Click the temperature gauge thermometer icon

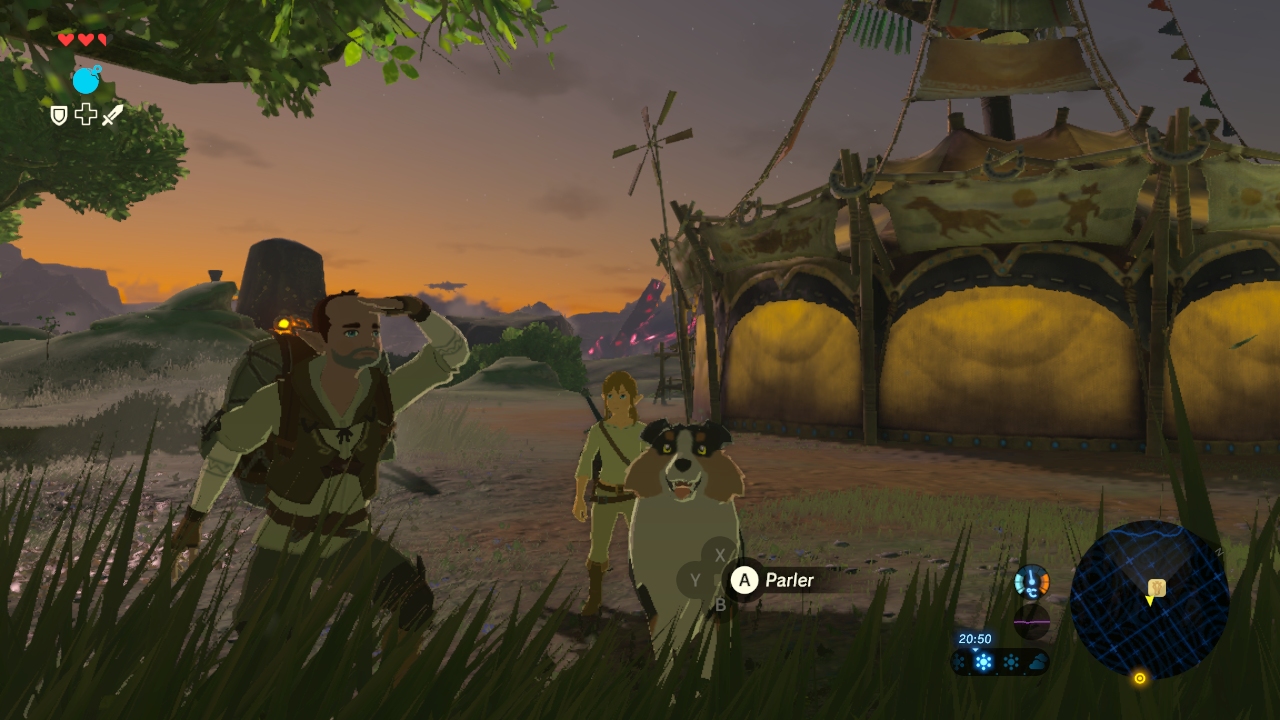click(1032, 581)
